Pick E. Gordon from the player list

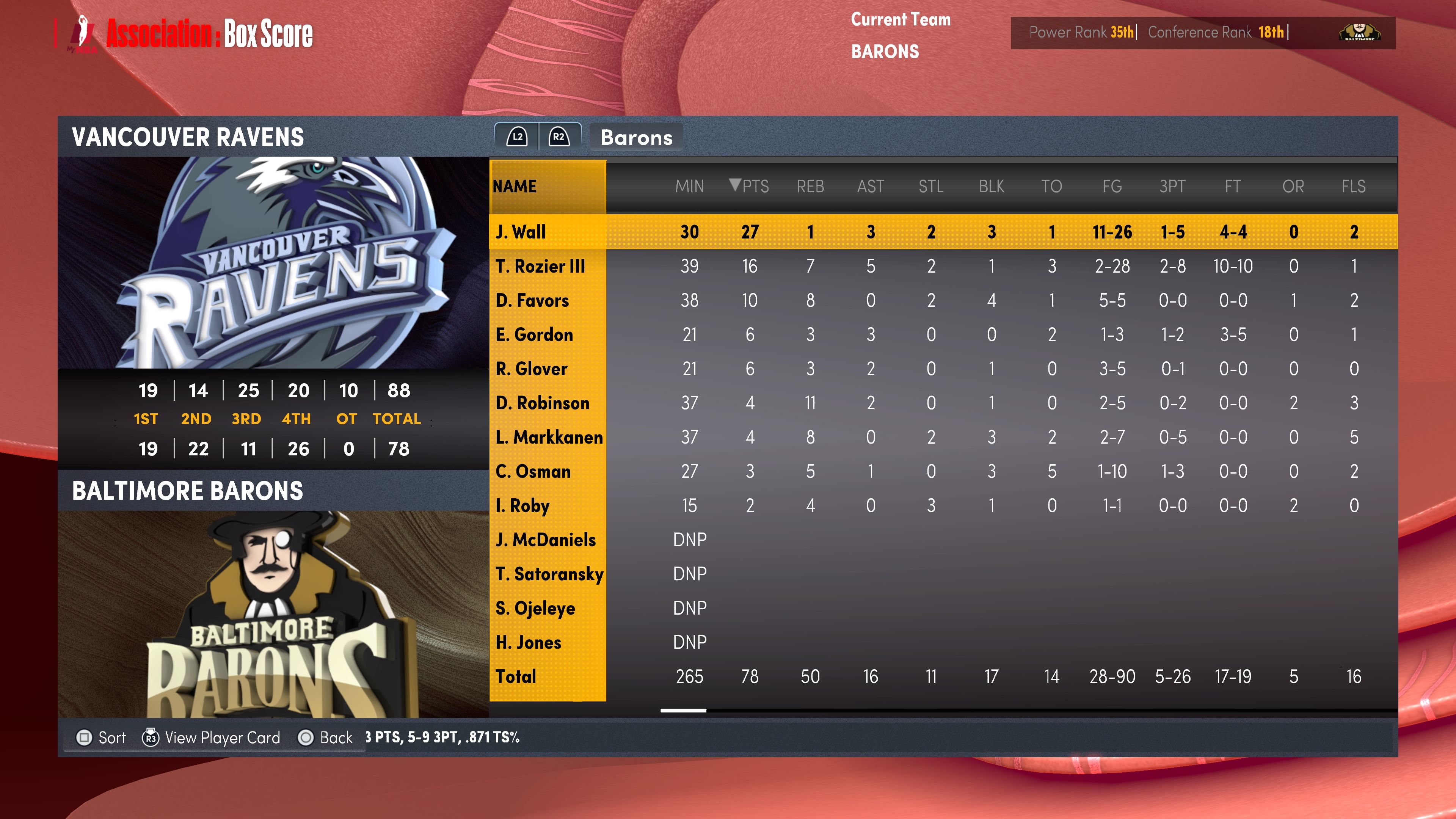tap(534, 334)
